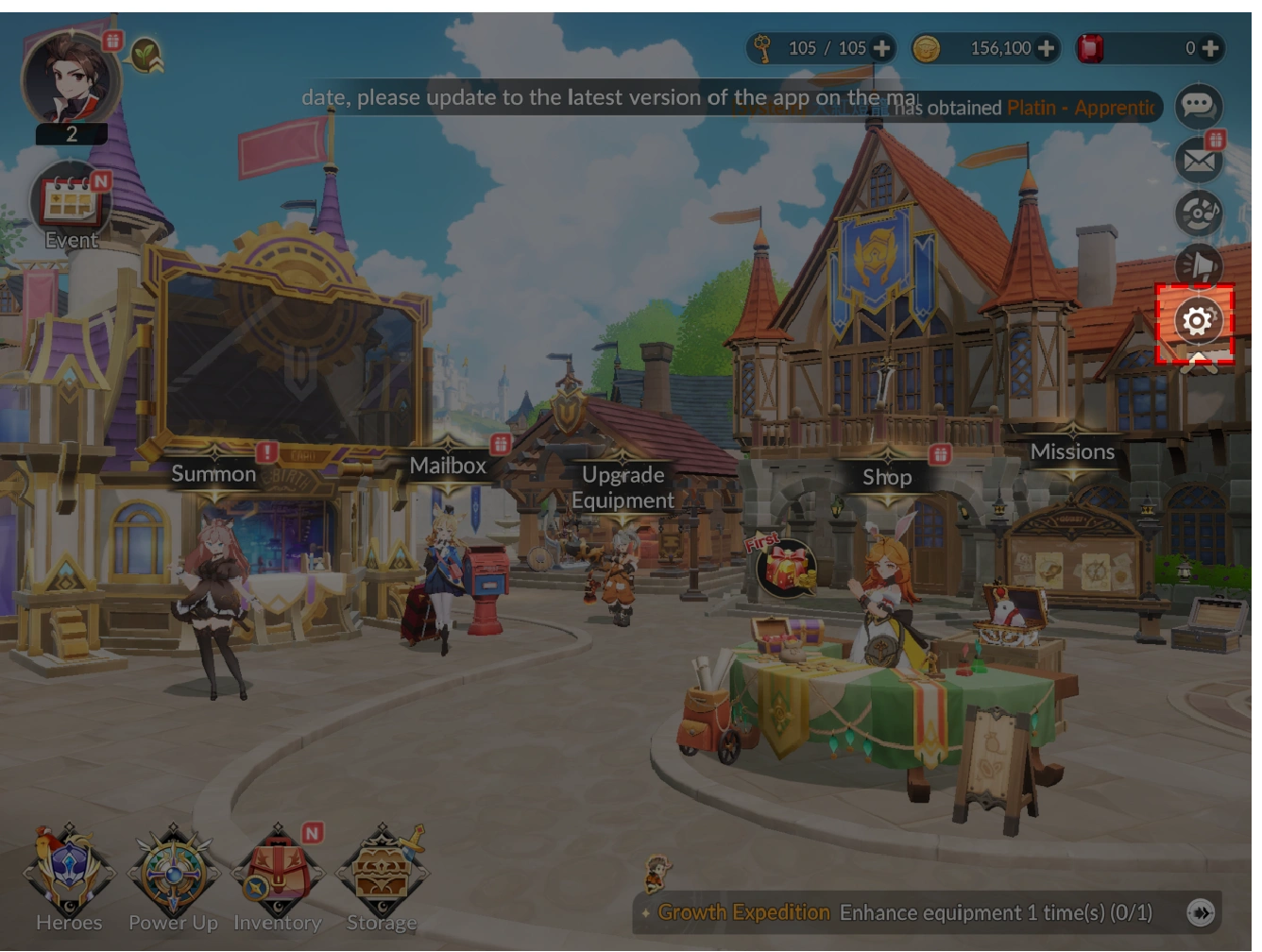Open the envelope mail icon

(x=1199, y=161)
